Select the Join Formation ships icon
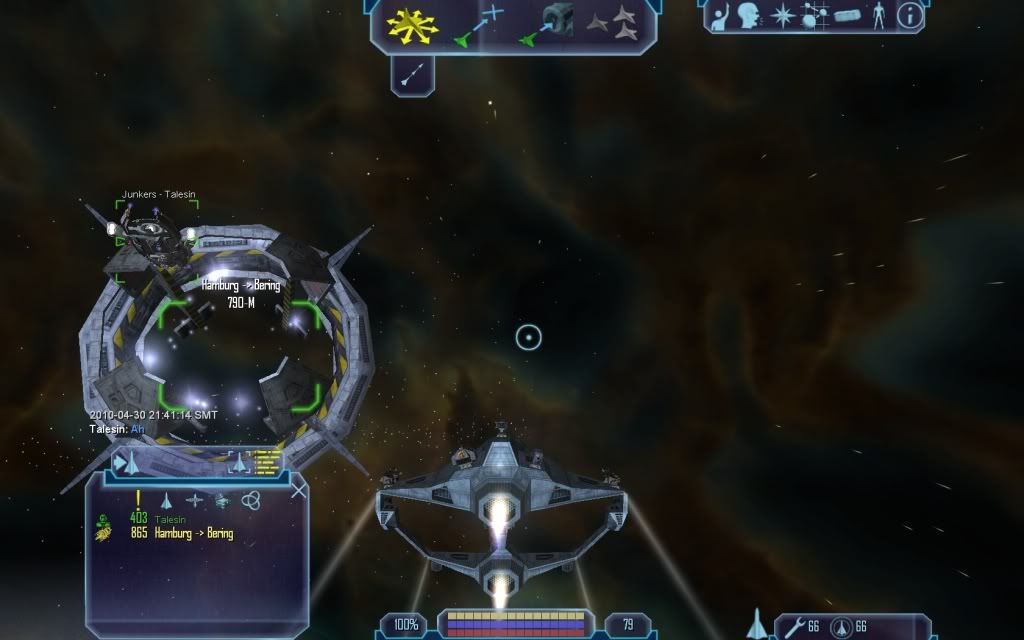1024x640 pixels. [x=612, y=23]
